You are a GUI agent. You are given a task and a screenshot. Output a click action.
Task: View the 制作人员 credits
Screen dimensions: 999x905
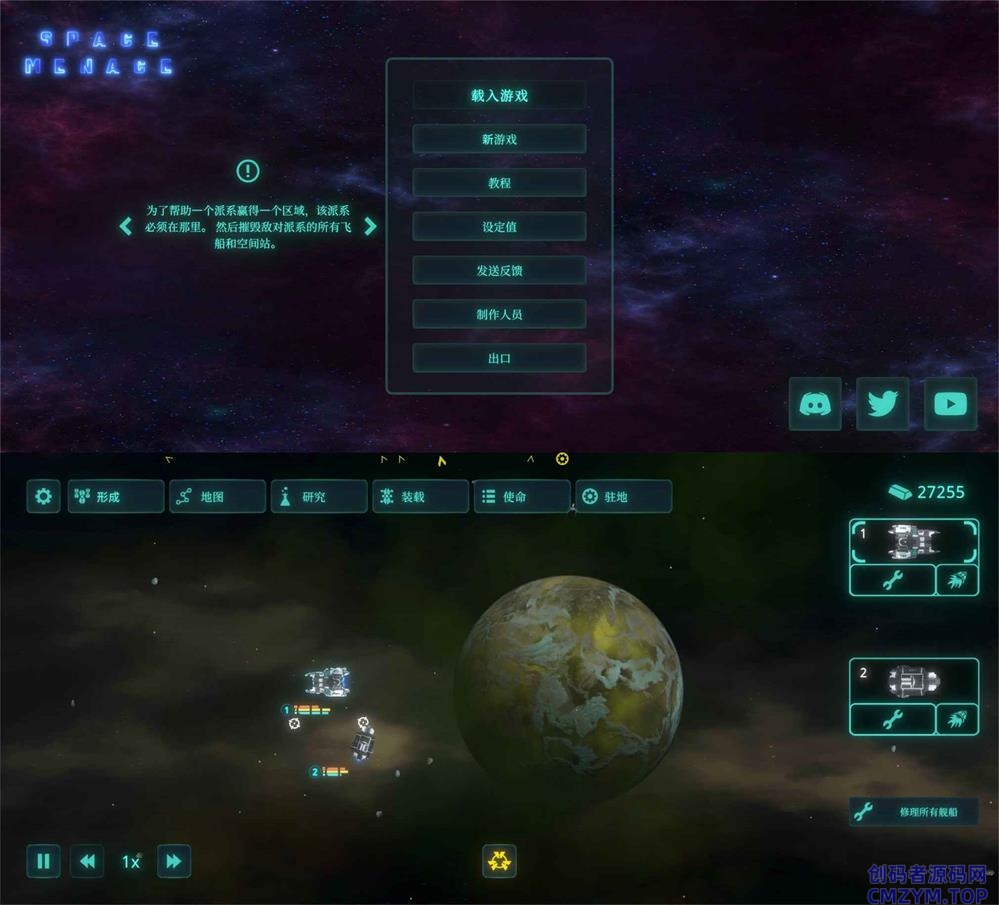point(499,314)
